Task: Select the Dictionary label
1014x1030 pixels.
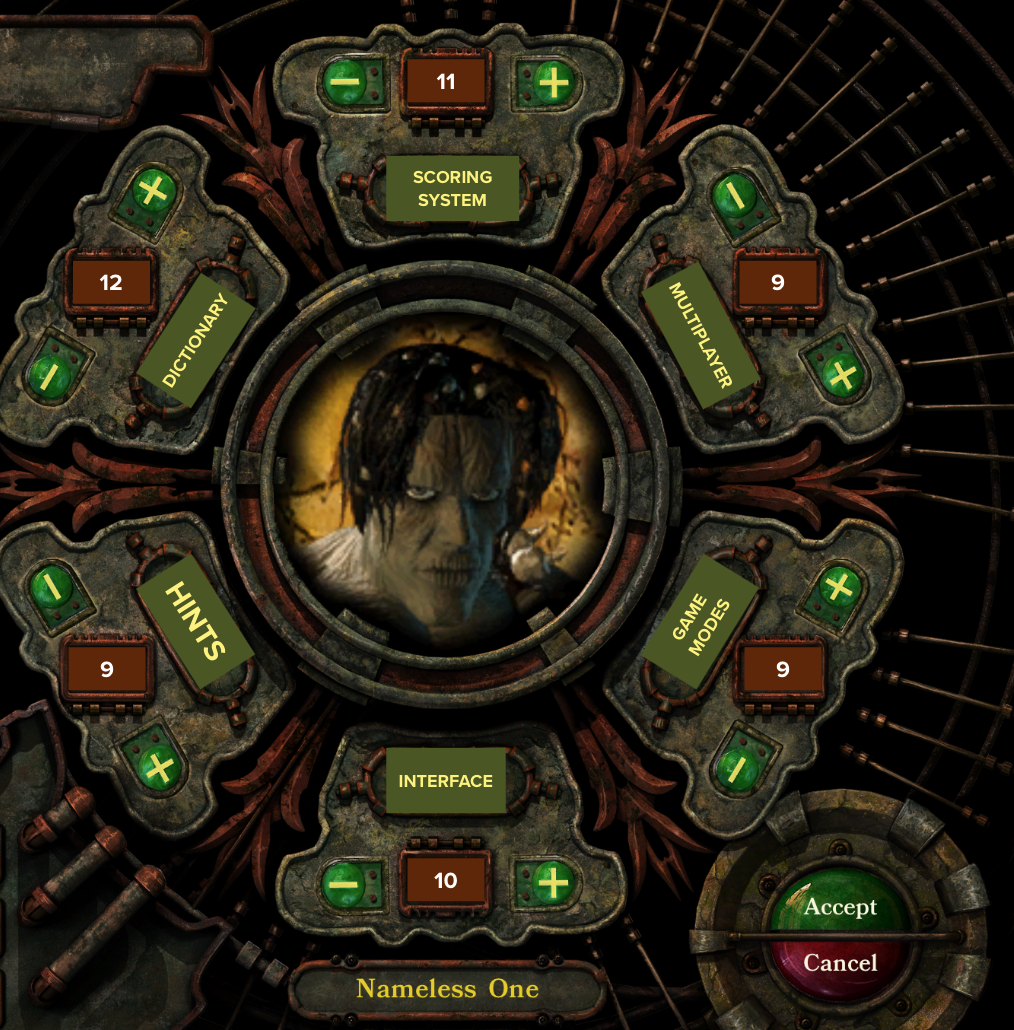Action: [x=196, y=340]
